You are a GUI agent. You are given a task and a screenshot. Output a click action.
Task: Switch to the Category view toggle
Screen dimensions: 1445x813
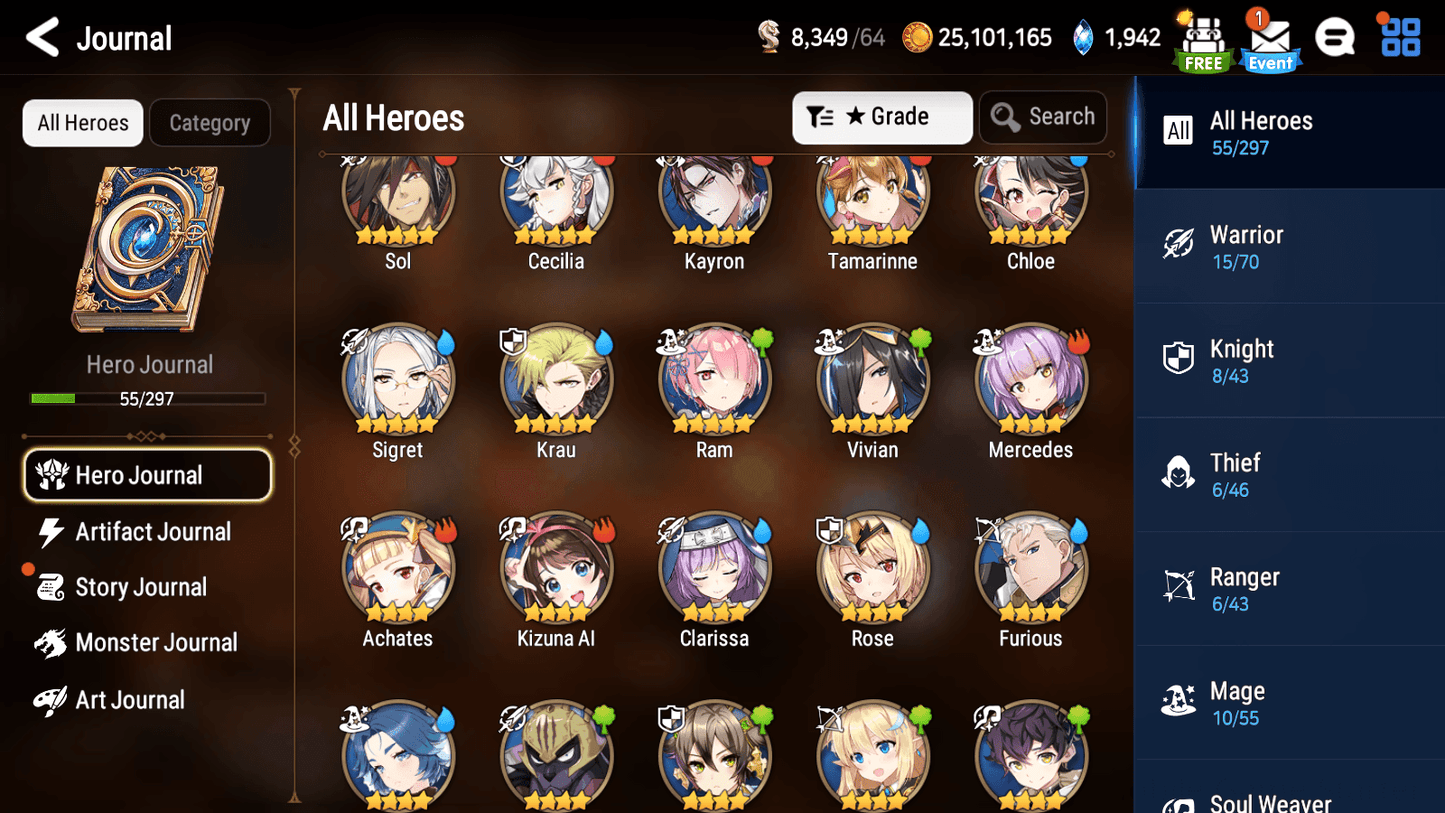pyautogui.click(x=210, y=122)
